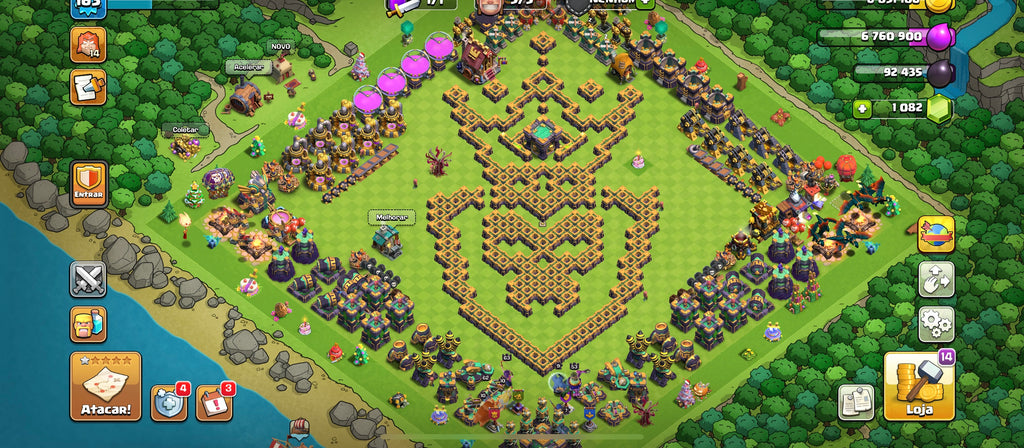Image resolution: width=1024 pixels, height=448 pixels.
Task: Open the trophy icon with badge 4
Action: (168, 402)
